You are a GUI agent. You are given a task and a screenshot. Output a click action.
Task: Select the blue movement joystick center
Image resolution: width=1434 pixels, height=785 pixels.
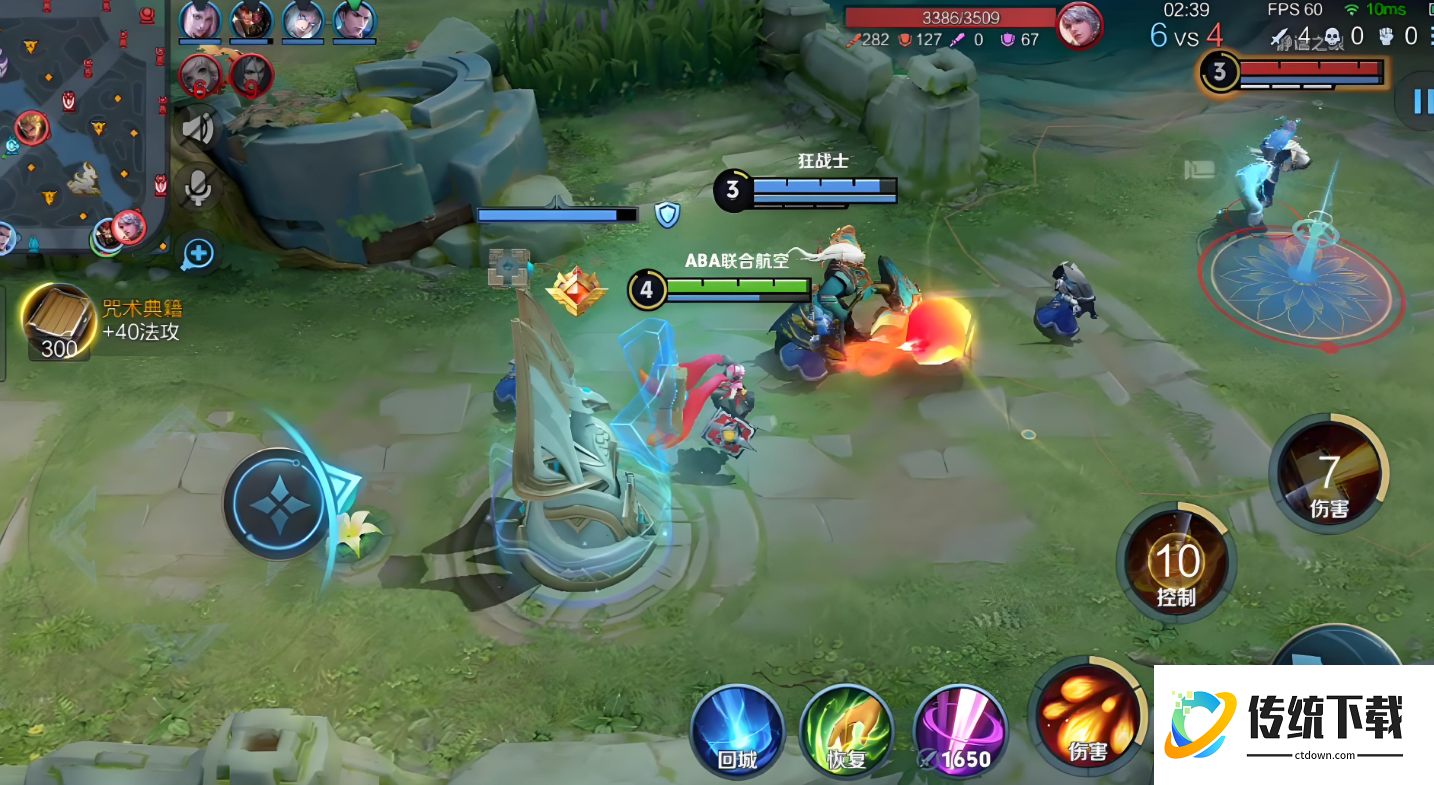pyautogui.click(x=277, y=503)
